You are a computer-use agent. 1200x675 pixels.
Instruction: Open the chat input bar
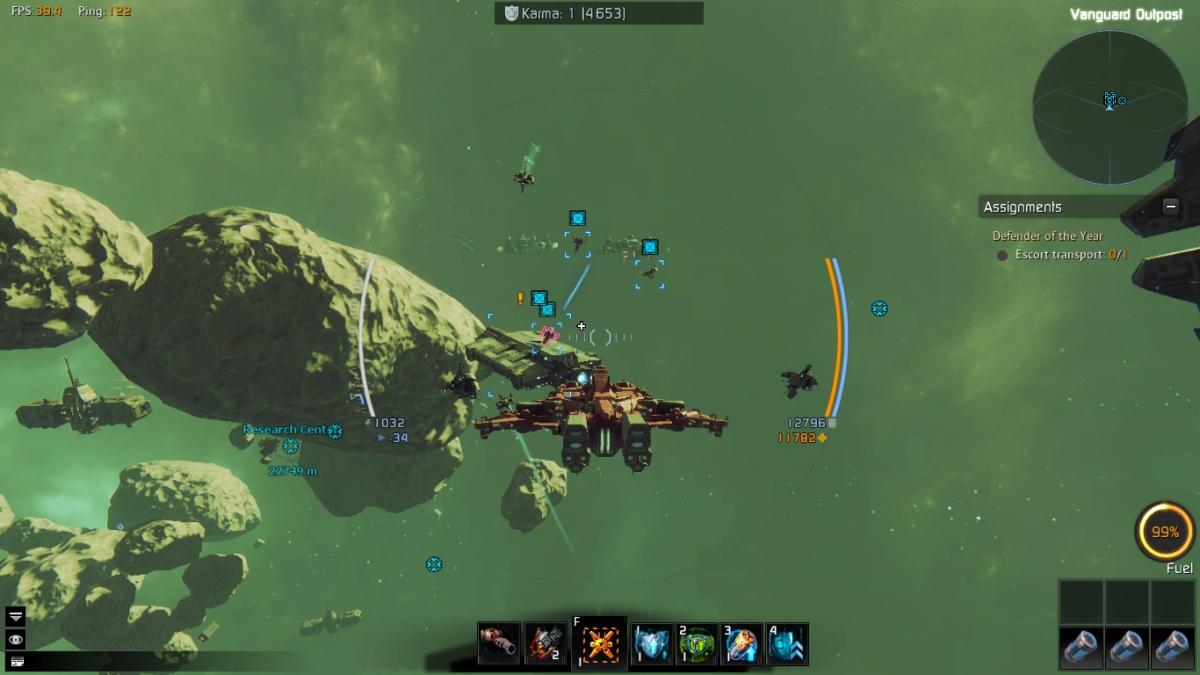tap(16, 661)
